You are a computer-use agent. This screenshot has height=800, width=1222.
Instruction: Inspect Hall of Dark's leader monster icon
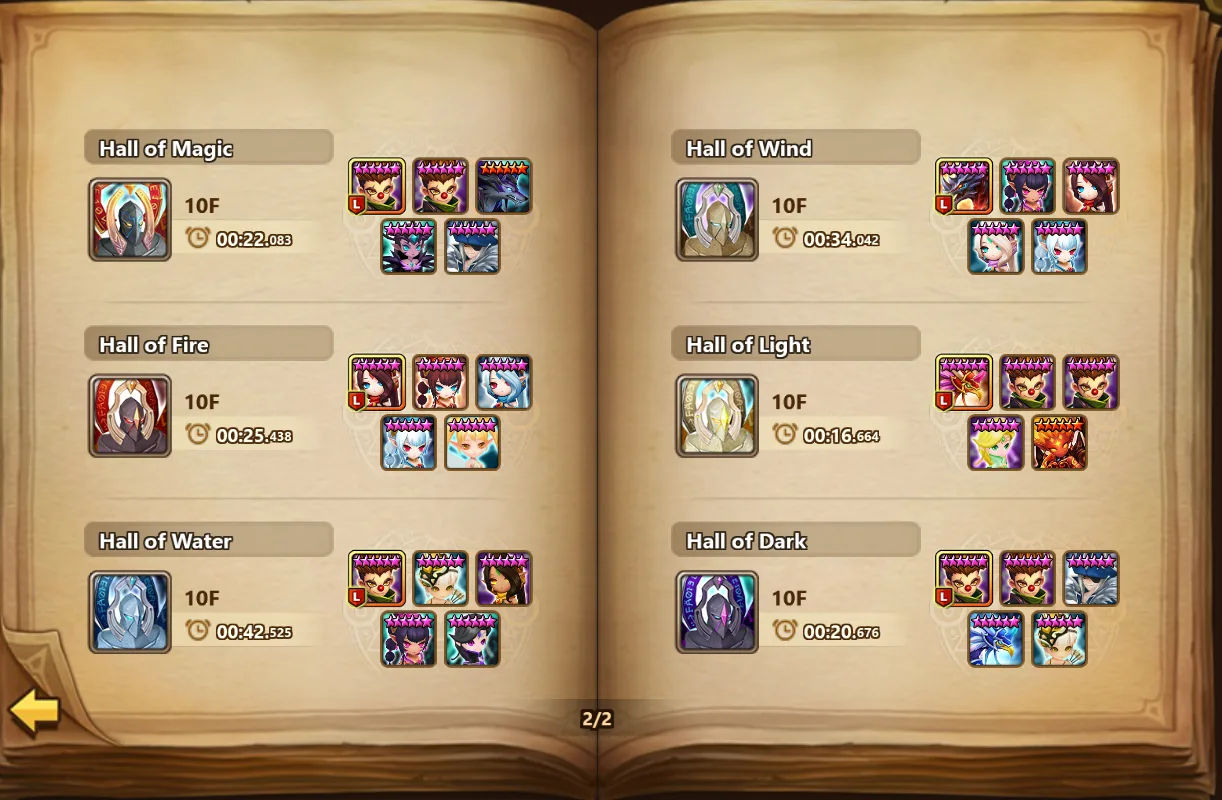[964, 578]
